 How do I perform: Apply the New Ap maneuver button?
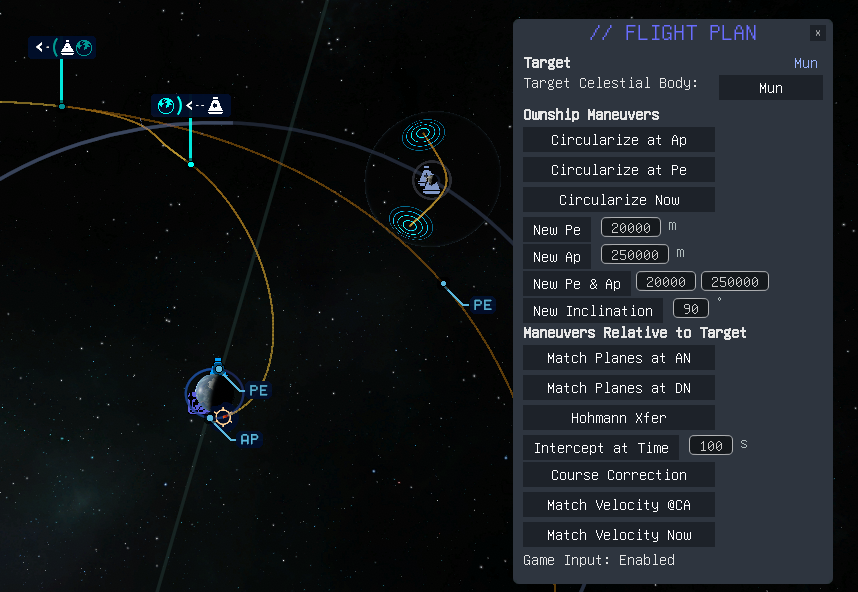pos(557,257)
